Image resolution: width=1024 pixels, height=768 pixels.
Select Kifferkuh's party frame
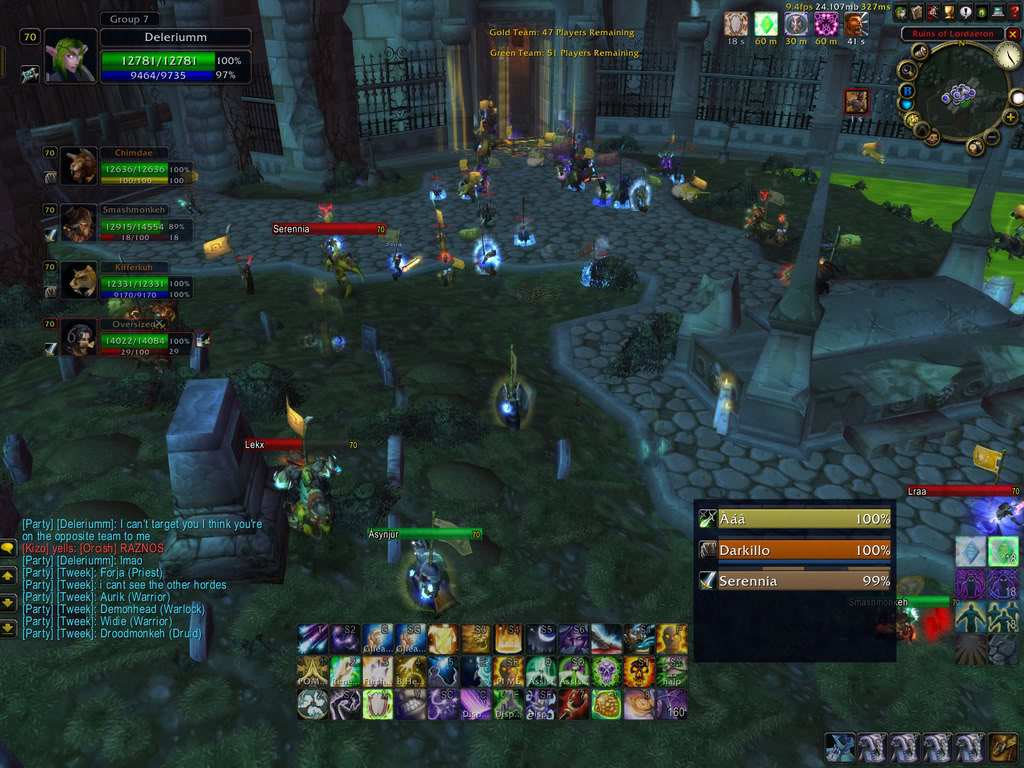click(x=81, y=281)
